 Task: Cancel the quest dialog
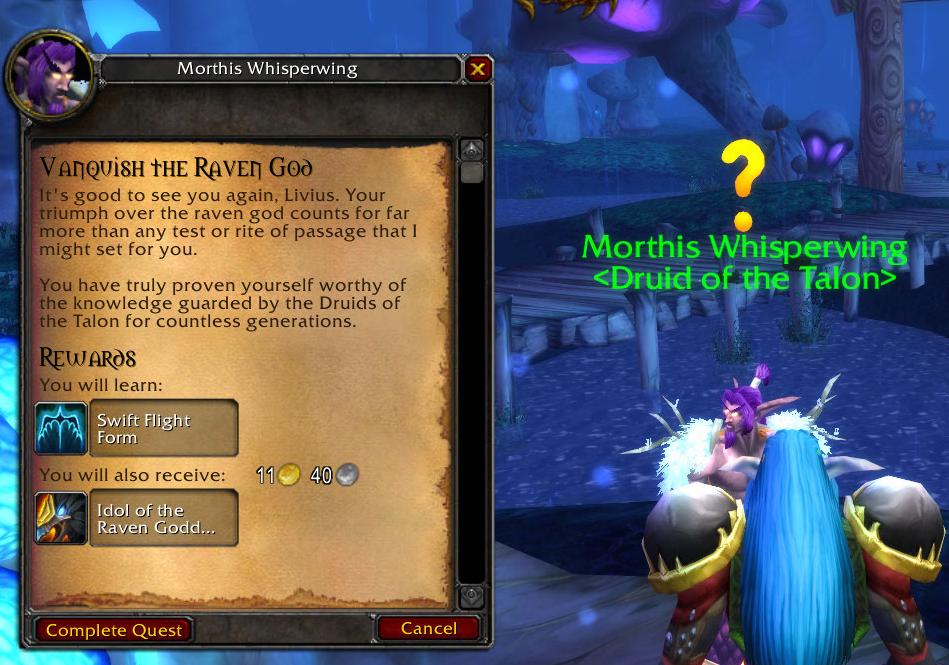click(x=428, y=629)
